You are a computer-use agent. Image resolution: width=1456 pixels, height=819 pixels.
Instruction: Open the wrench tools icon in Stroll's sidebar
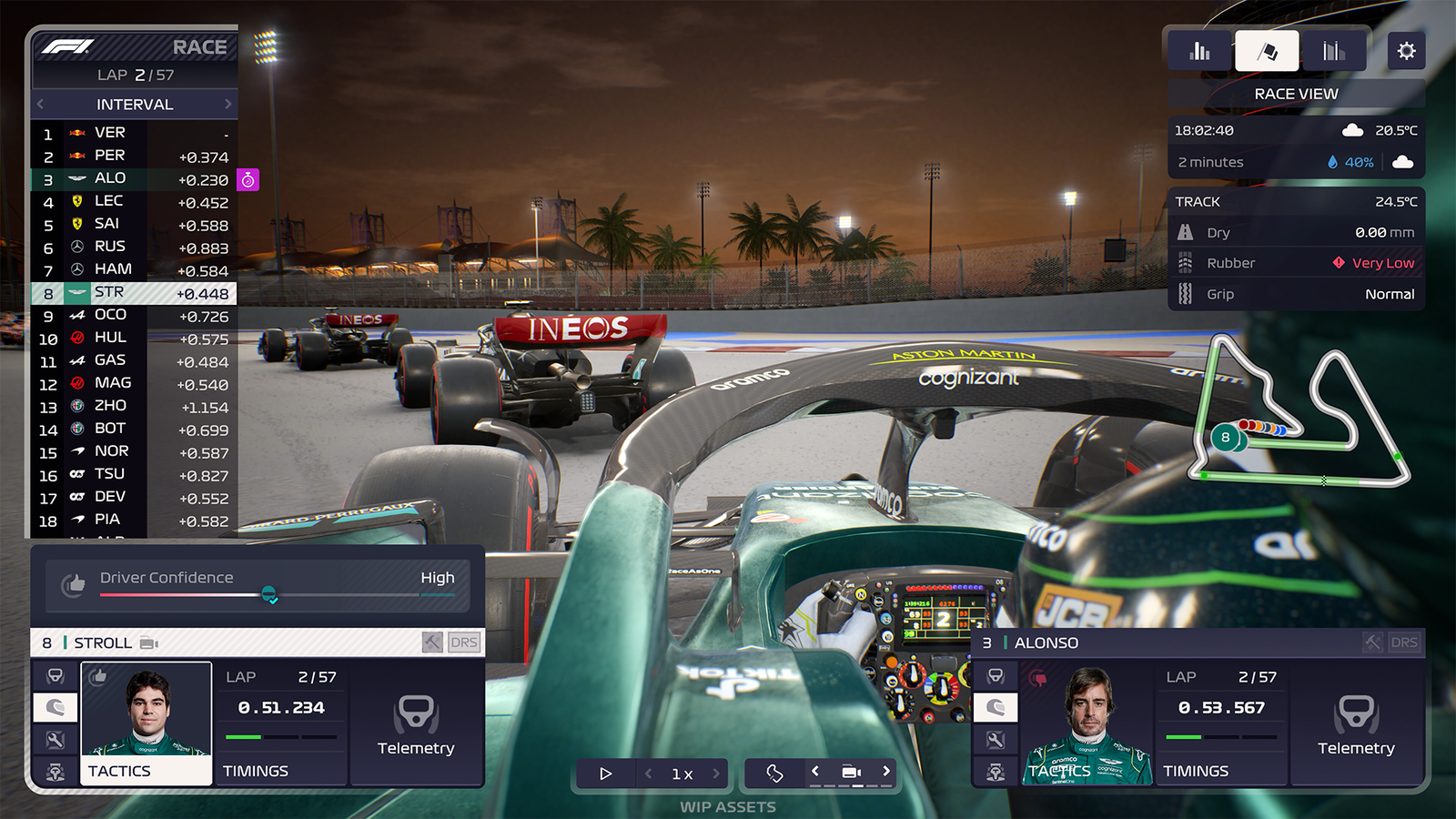click(x=55, y=739)
